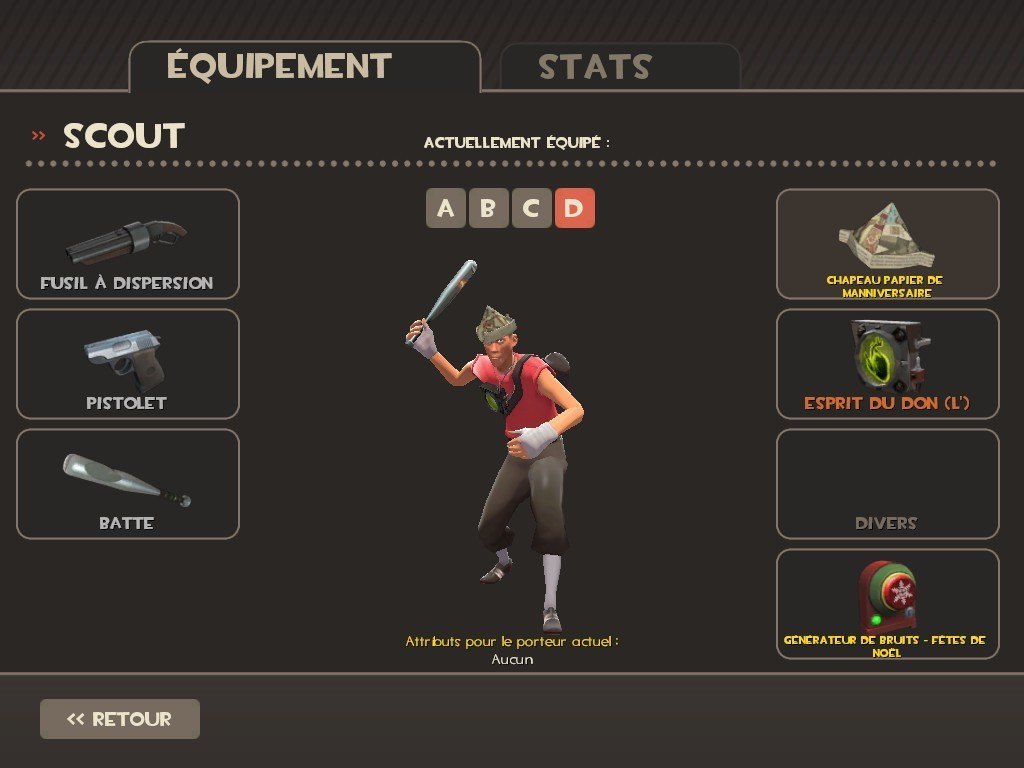This screenshot has width=1024, height=768.
Task: Activate loadout preset C
Action: tap(531, 209)
